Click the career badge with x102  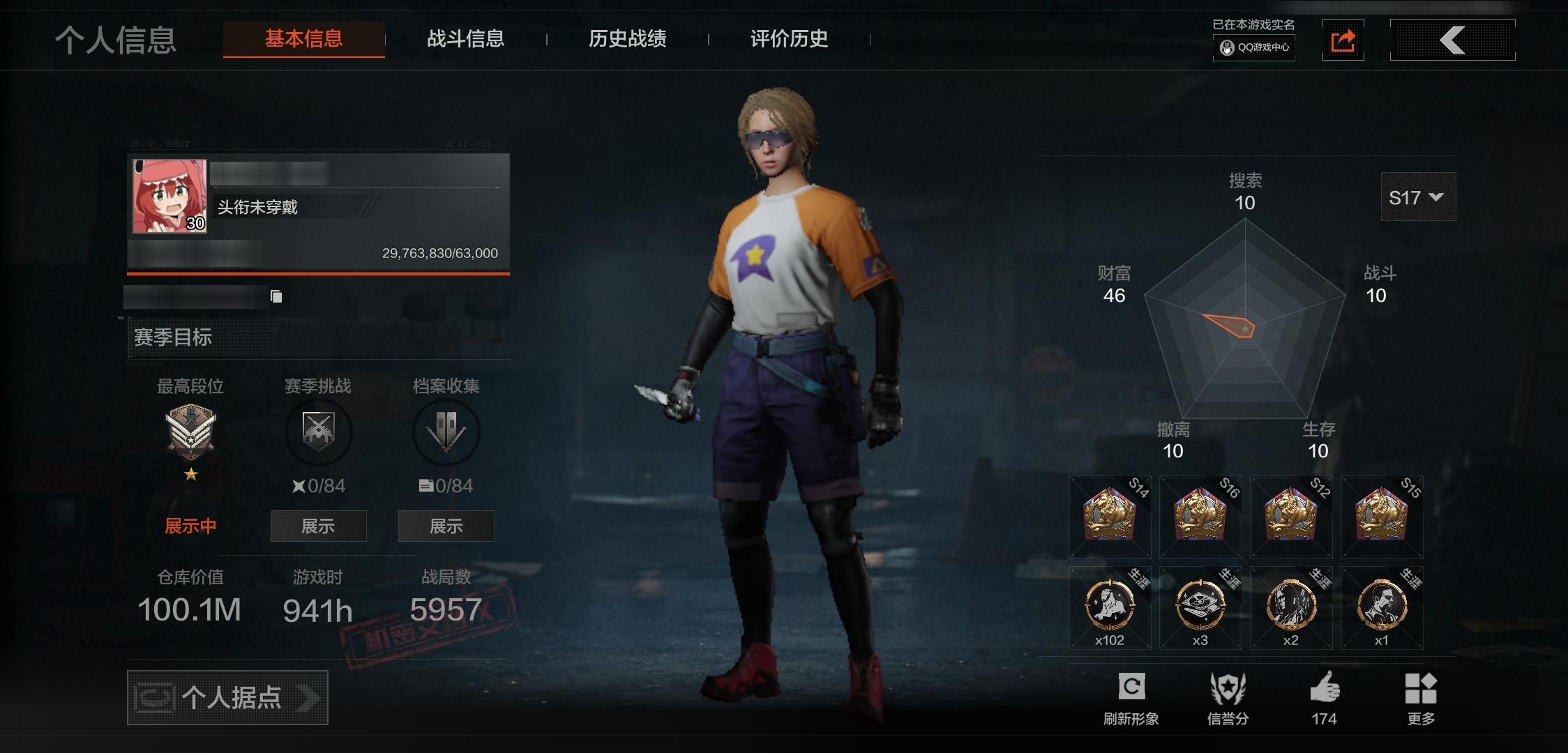click(1110, 607)
